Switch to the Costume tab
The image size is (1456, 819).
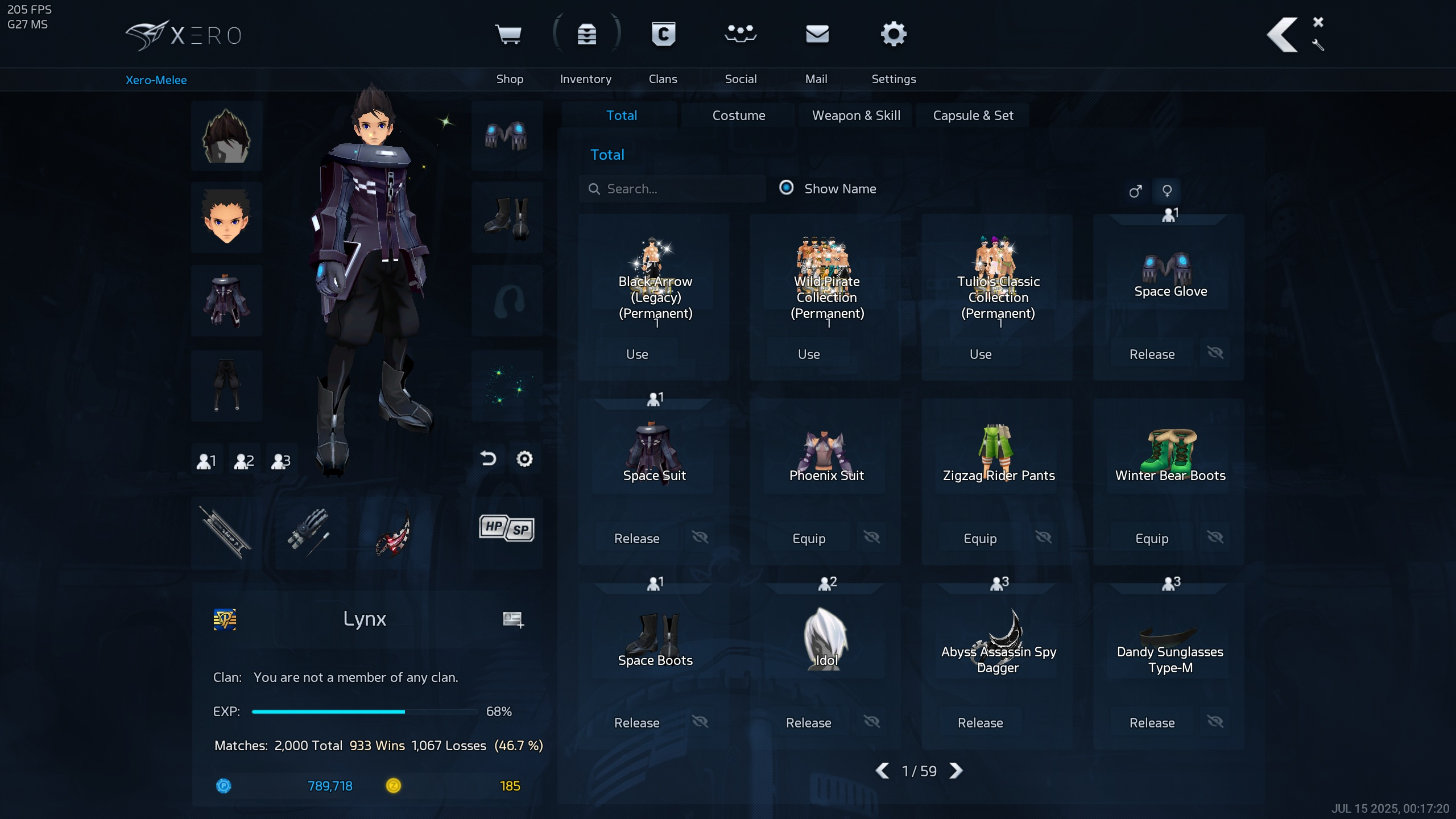[738, 115]
